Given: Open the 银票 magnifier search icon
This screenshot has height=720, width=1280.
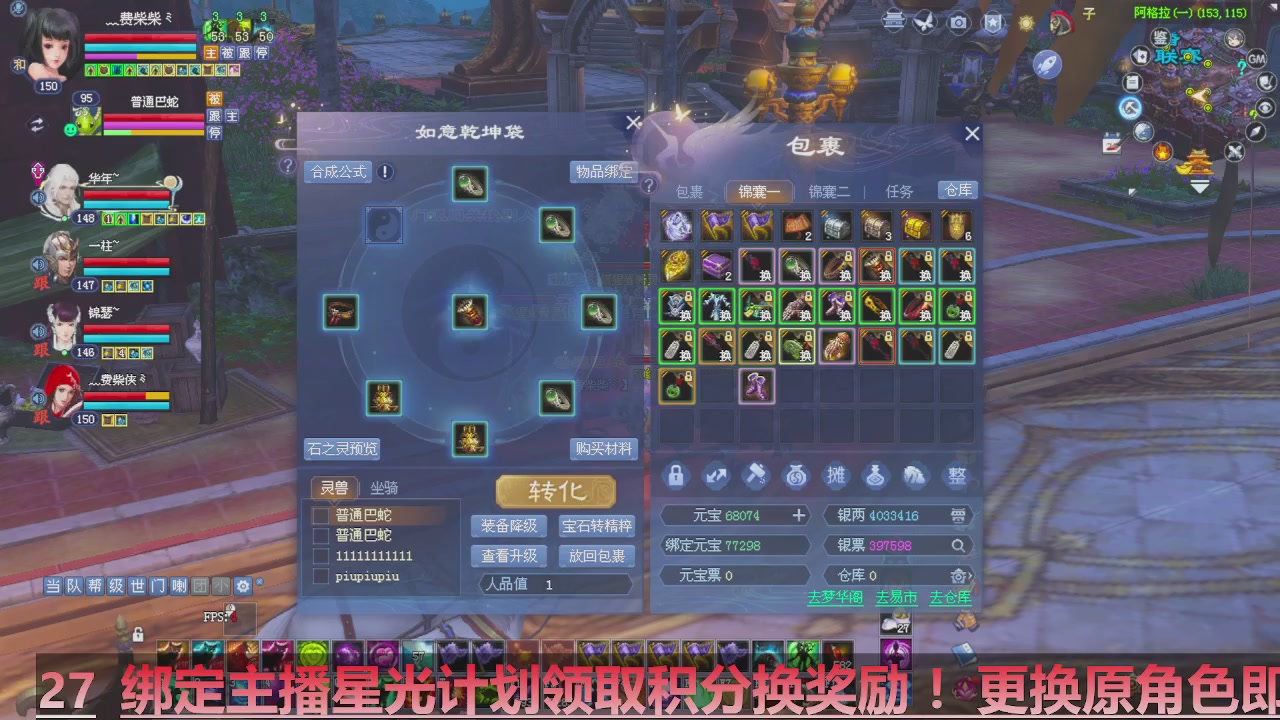Looking at the screenshot, I should tap(958, 545).
